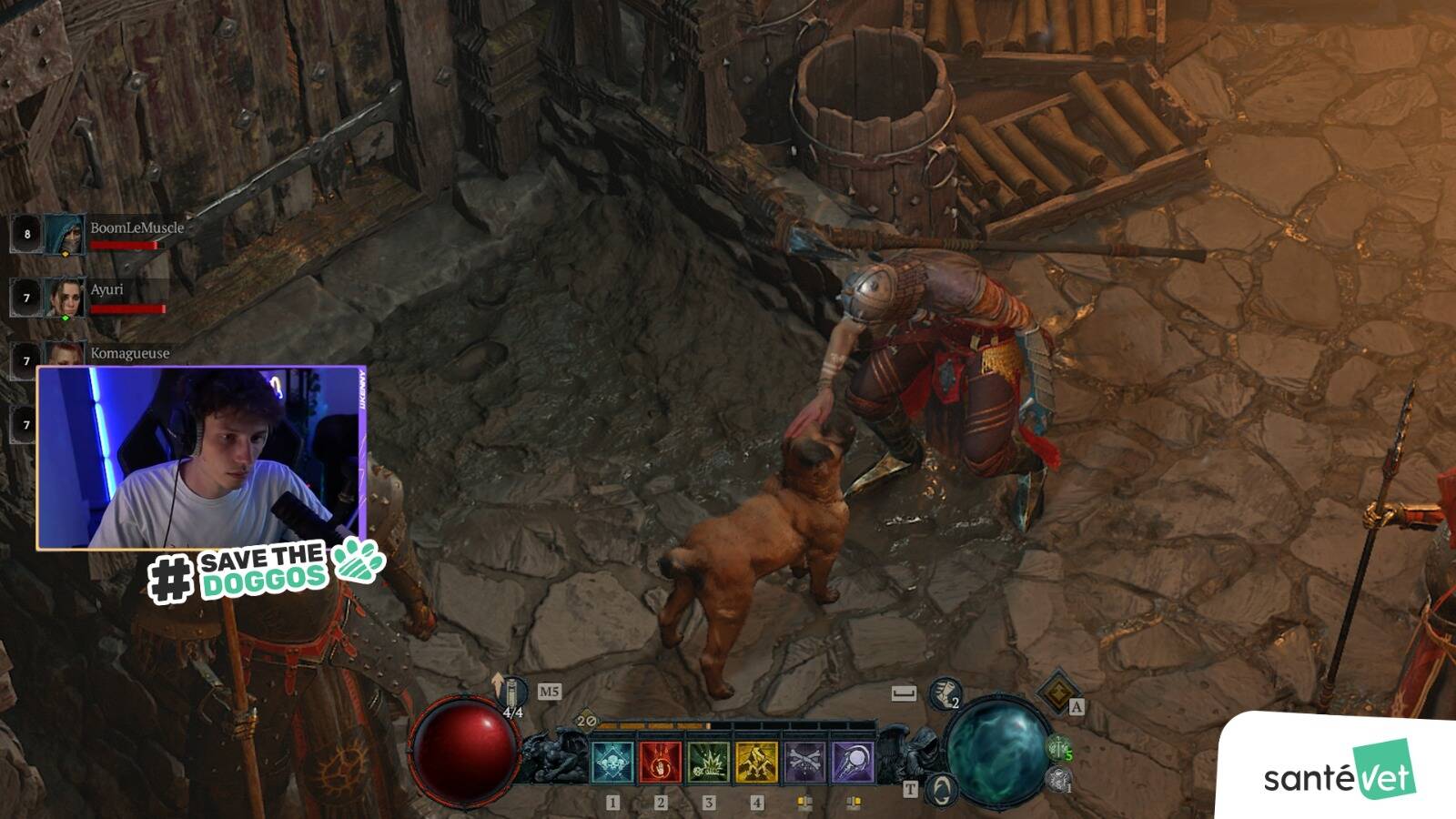Select party member Ayuri's portrait
This screenshot has width=1456, height=819.
click(64, 298)
